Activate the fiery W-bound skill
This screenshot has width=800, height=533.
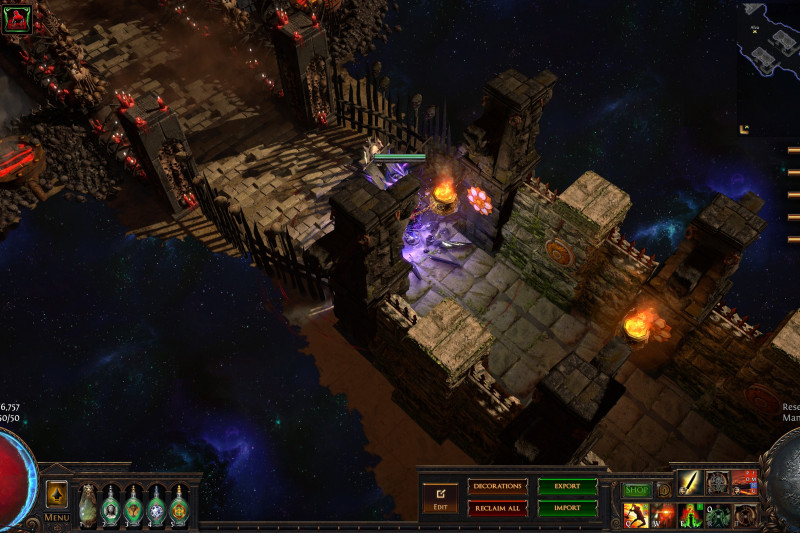click(x=663, y=516)
